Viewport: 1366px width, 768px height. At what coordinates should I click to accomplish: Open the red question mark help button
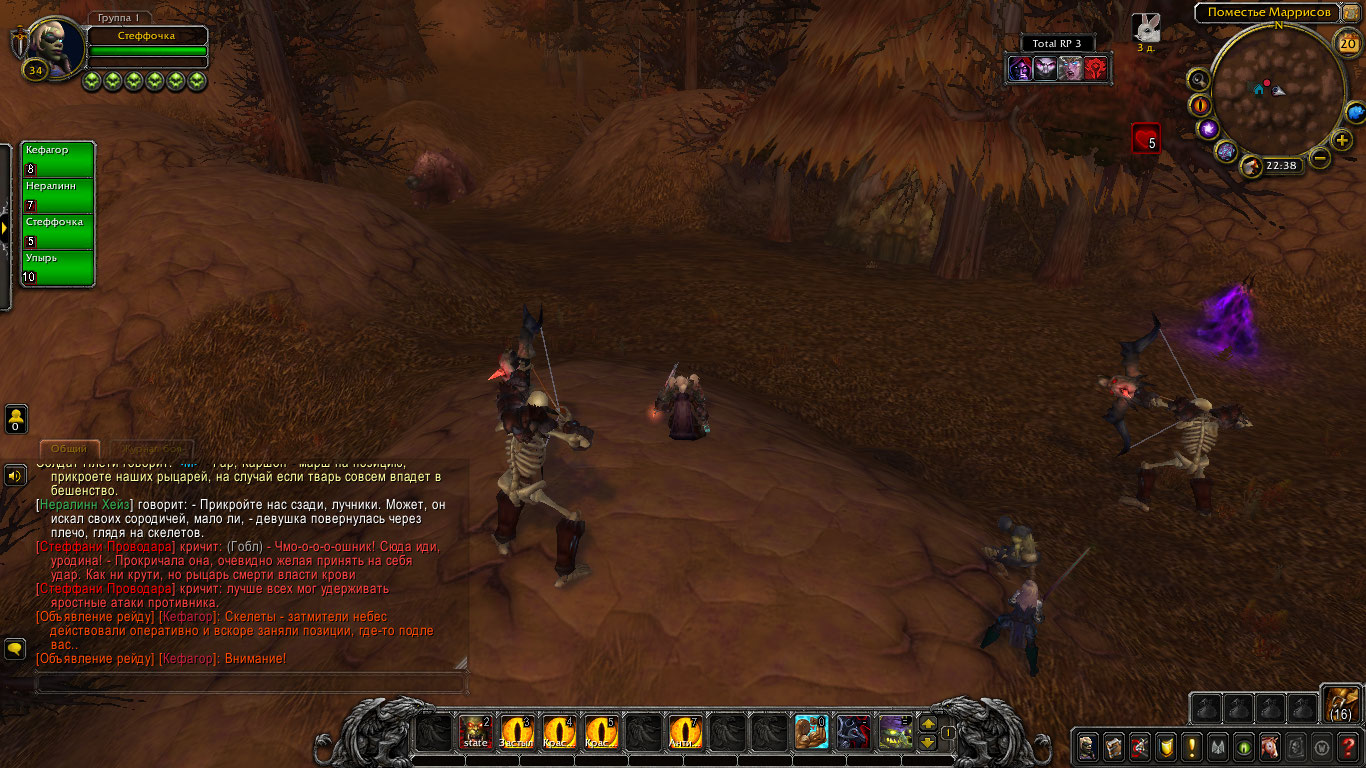click(1347, 746)
